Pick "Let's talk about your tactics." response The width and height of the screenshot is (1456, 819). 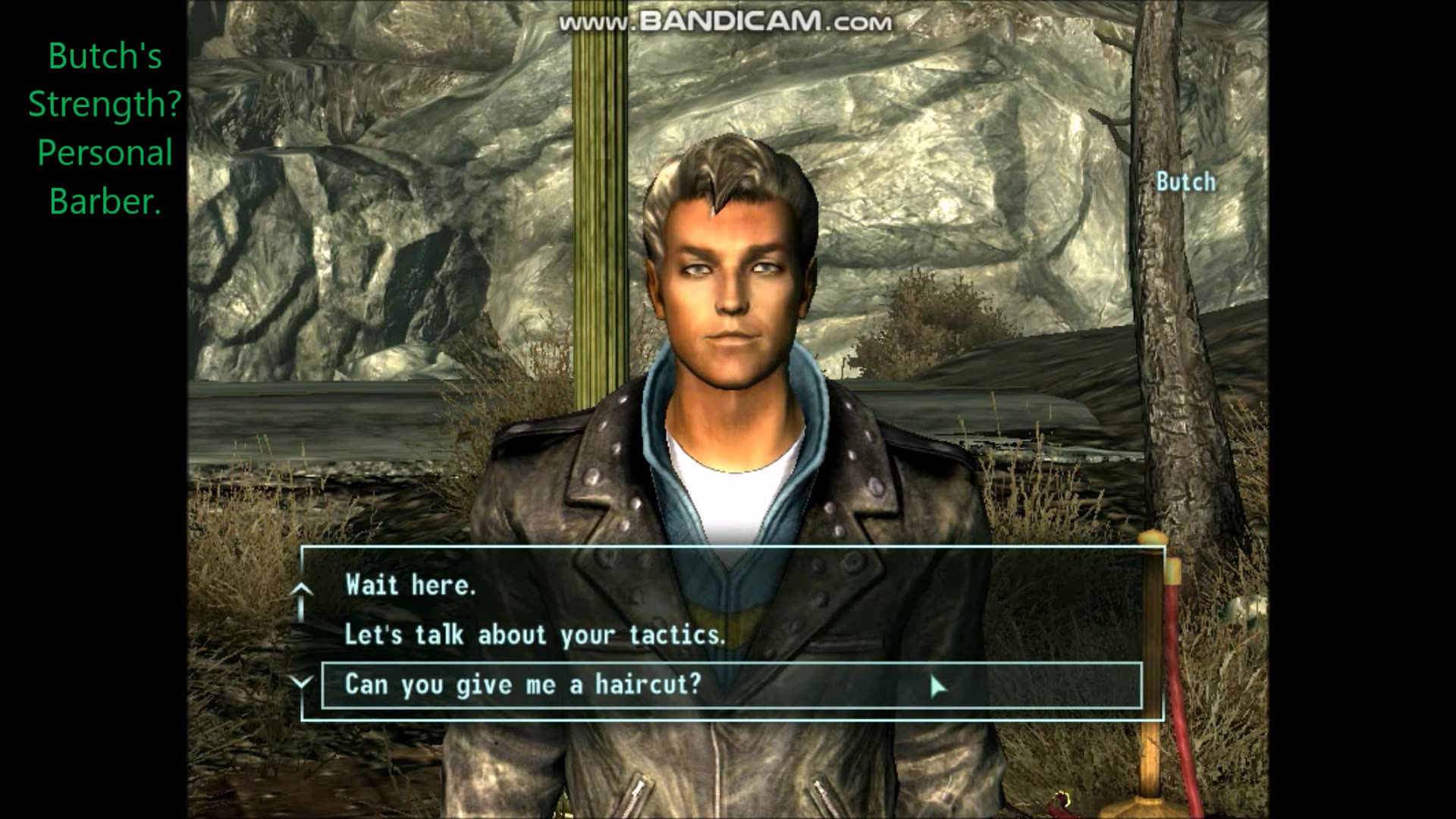tap(535, 635)
